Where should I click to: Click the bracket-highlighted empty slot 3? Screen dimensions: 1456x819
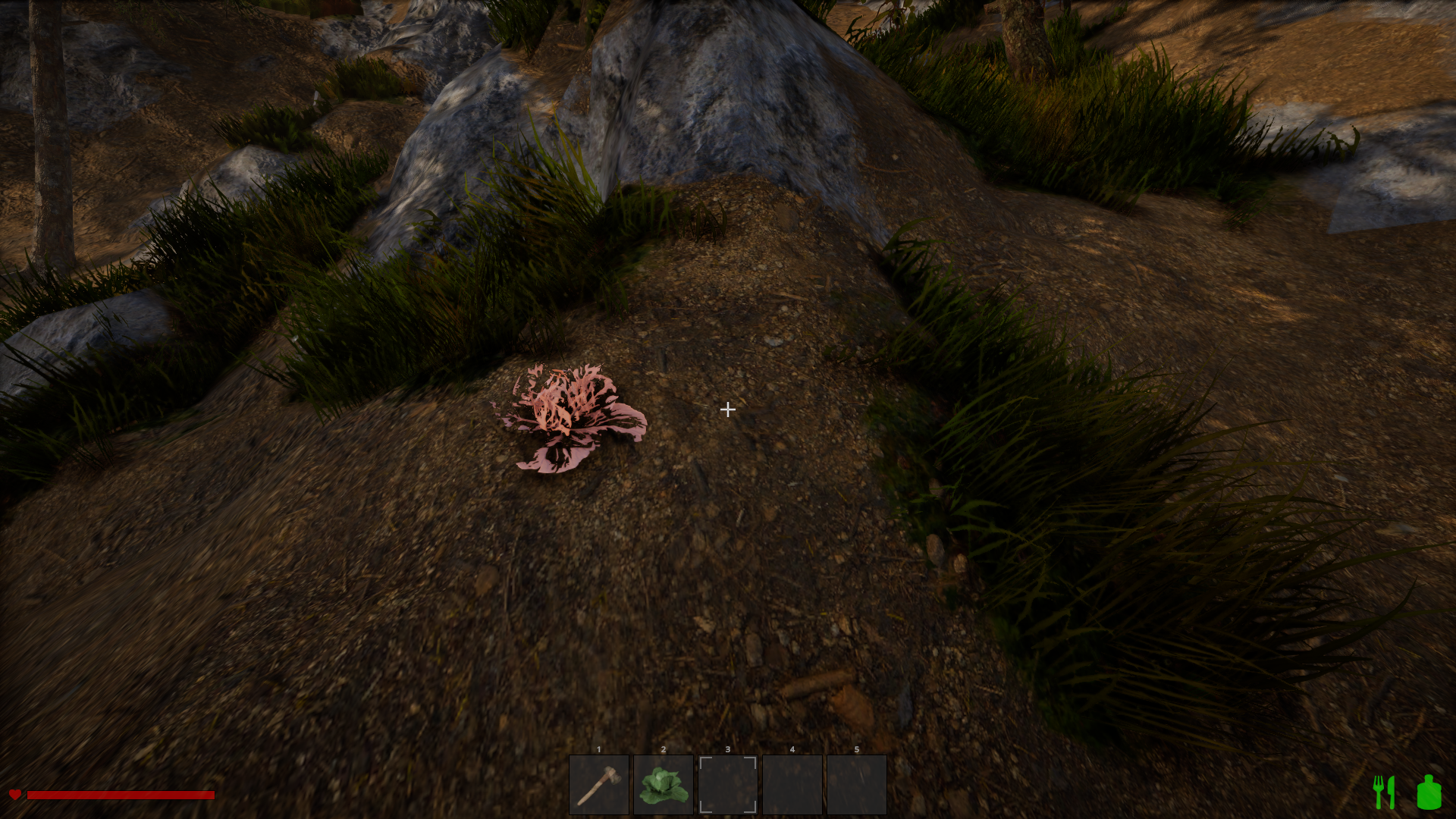[728, 785]
